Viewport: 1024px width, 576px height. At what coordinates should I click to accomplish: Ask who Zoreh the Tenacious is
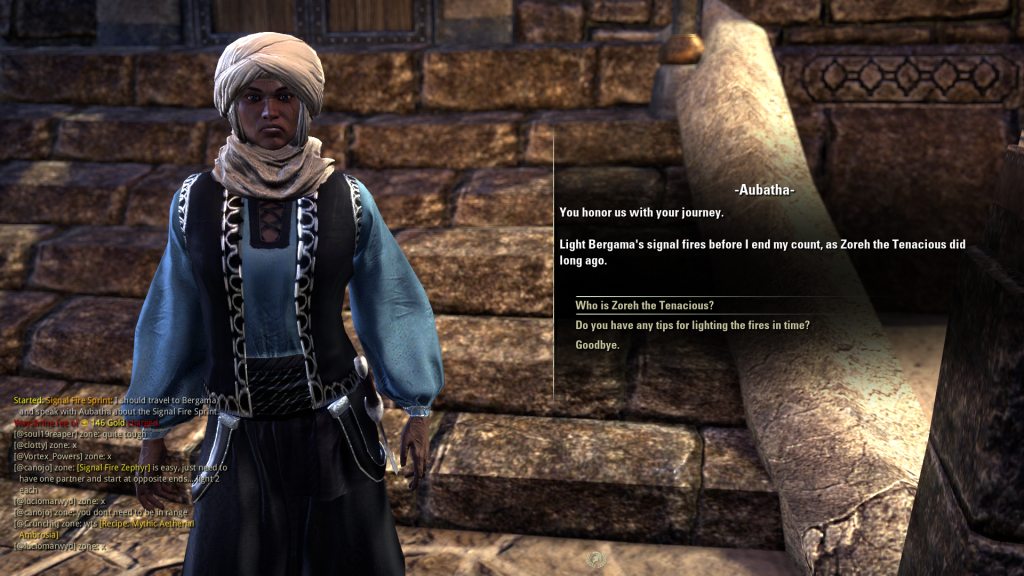coord(644,306)
